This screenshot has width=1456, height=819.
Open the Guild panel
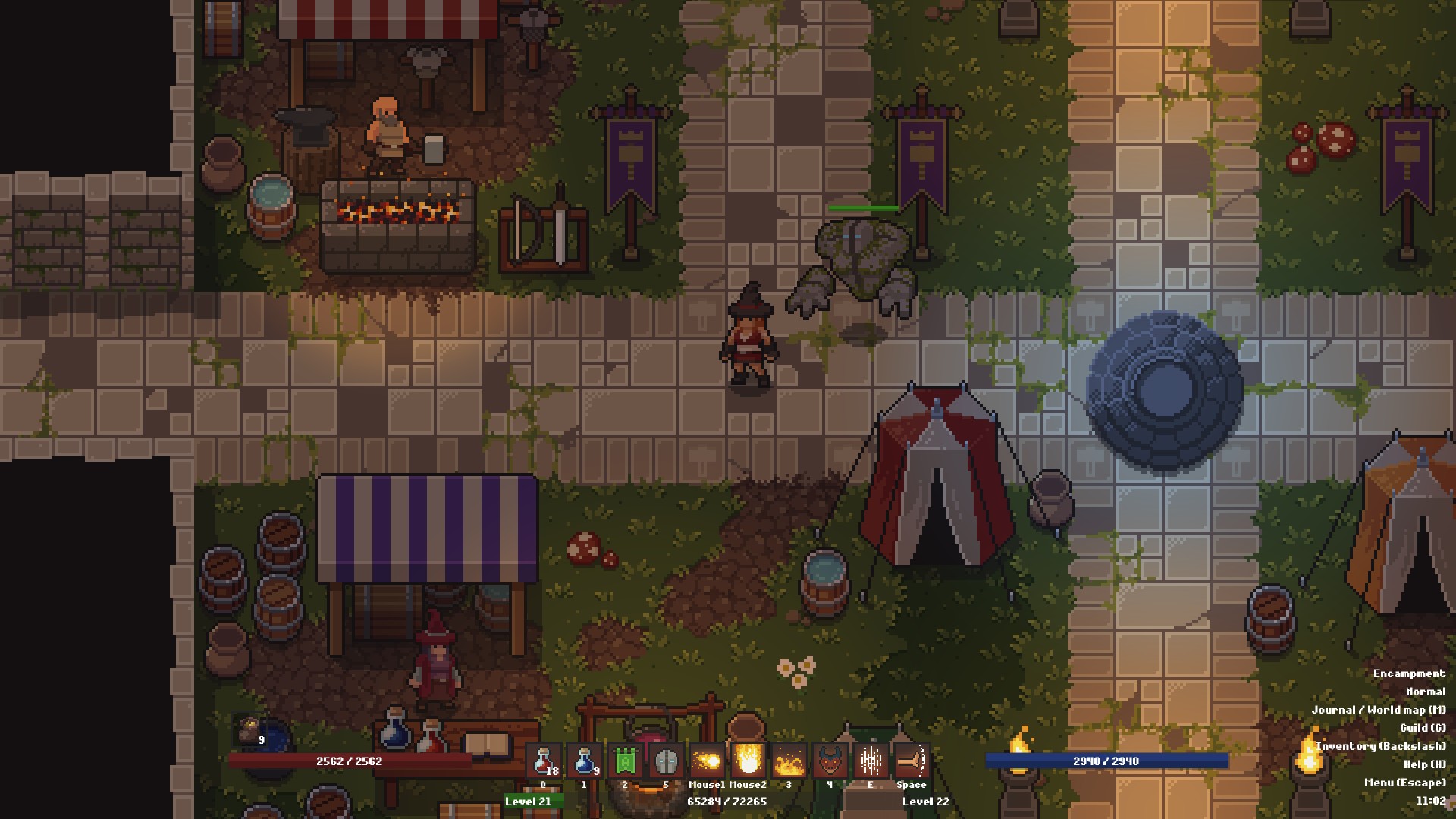point(1423,728)
